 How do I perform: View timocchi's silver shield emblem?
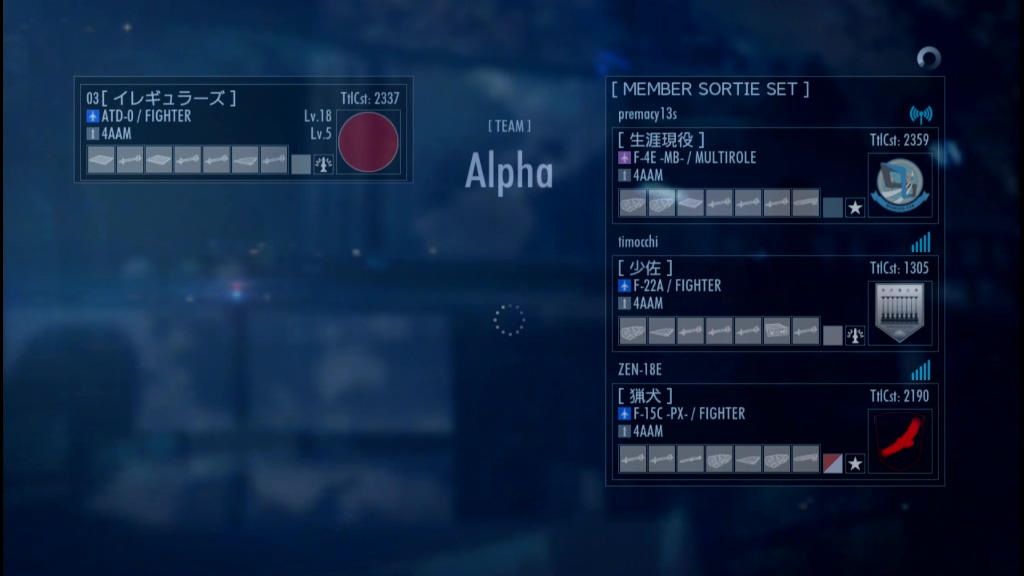pyautogui.click(x=899, y=313)
